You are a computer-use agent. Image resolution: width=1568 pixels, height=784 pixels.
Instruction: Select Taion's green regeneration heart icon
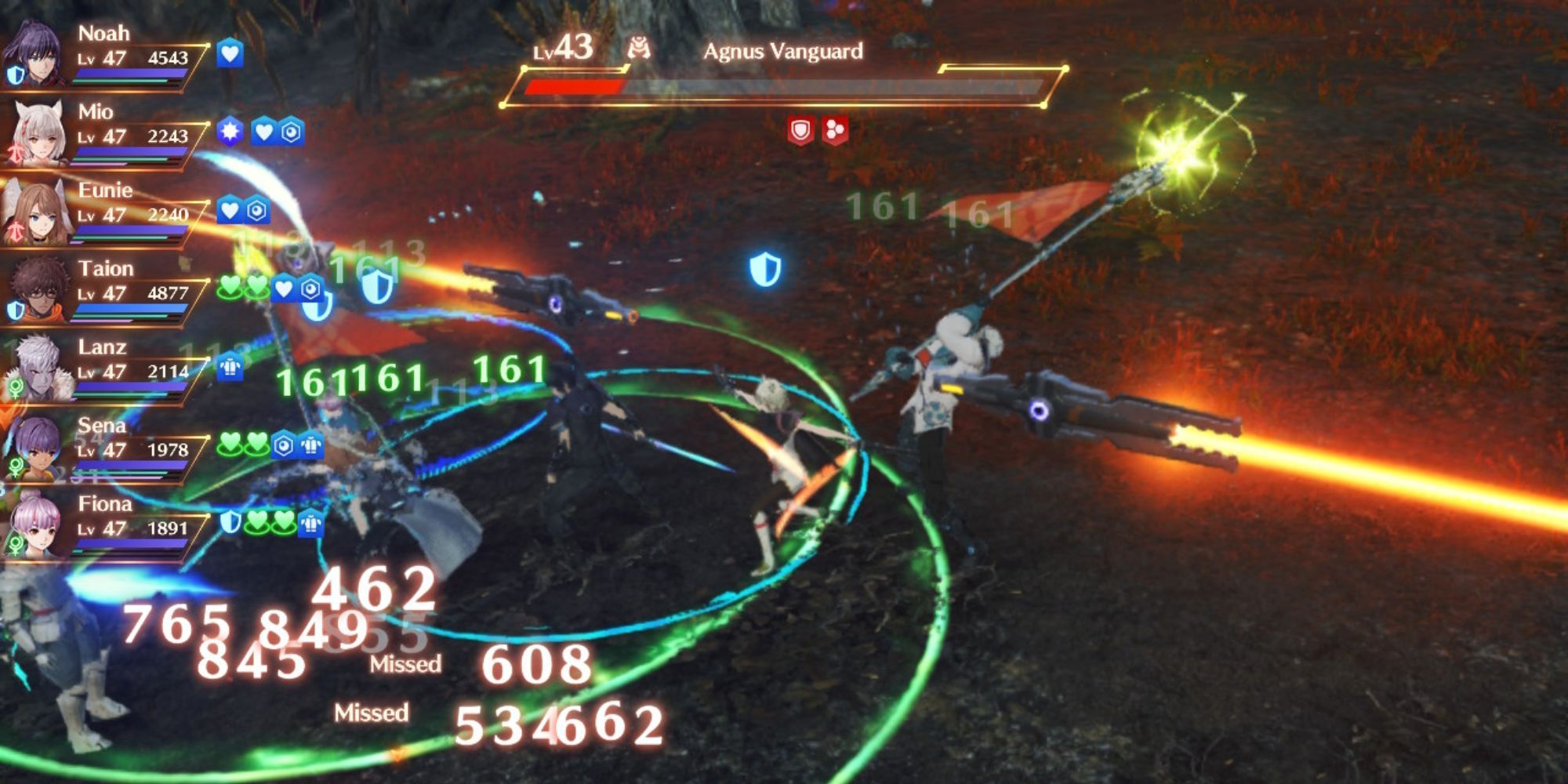[230, 285]
